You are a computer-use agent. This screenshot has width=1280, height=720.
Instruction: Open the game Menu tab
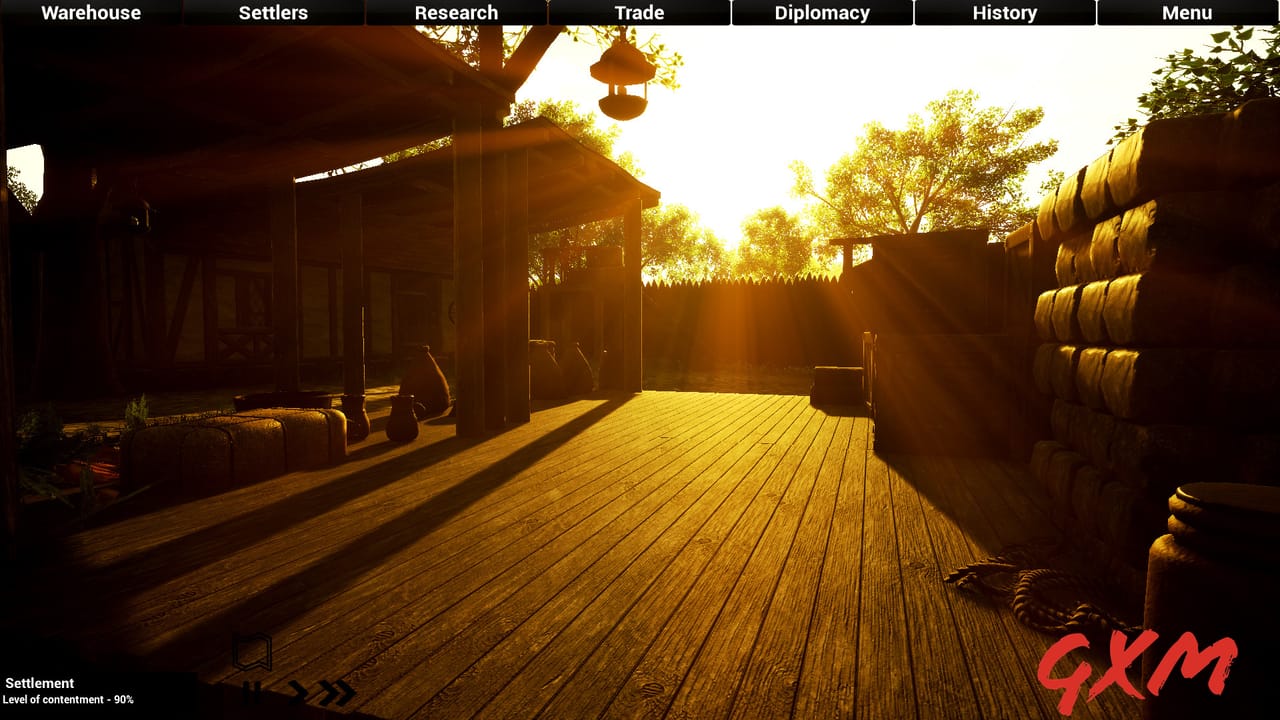click(x=1186, y=13)
